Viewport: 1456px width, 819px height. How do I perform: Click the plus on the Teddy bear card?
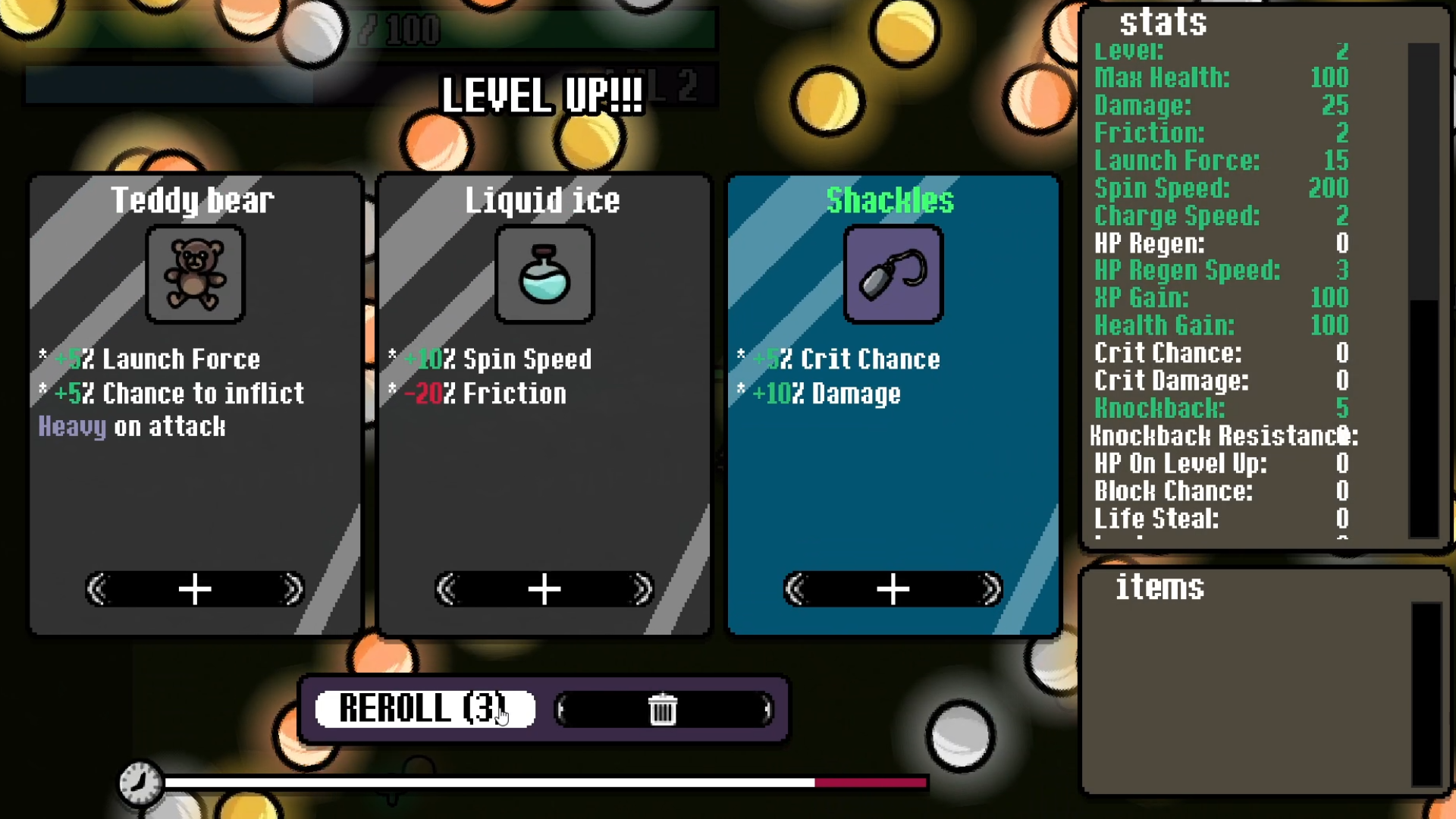[195, 589]
